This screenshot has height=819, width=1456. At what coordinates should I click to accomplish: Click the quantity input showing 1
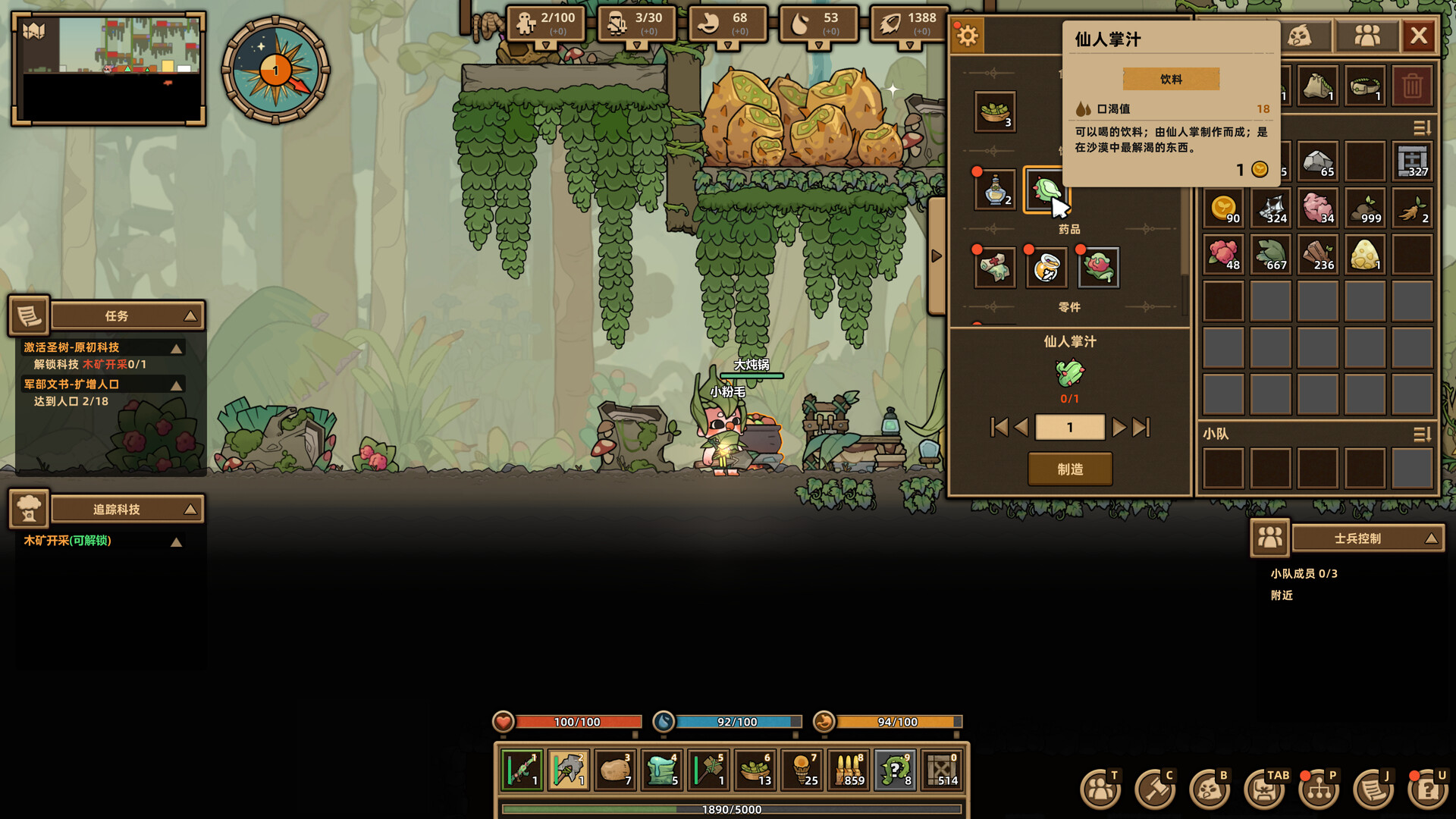(1070, 427)
